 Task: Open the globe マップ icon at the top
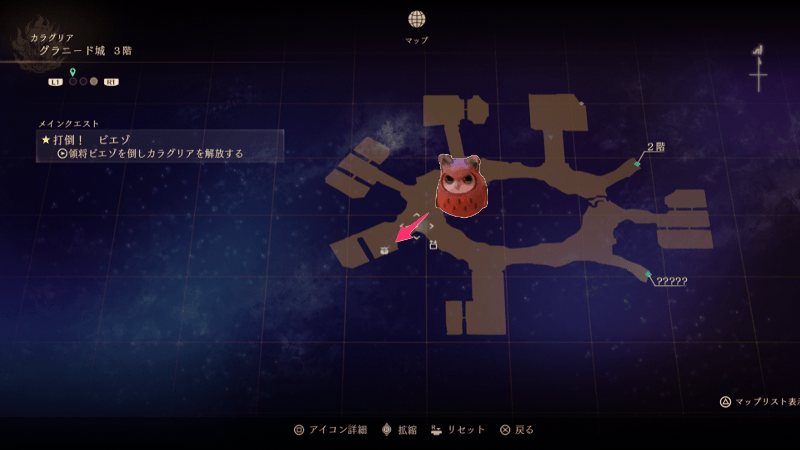416,19
